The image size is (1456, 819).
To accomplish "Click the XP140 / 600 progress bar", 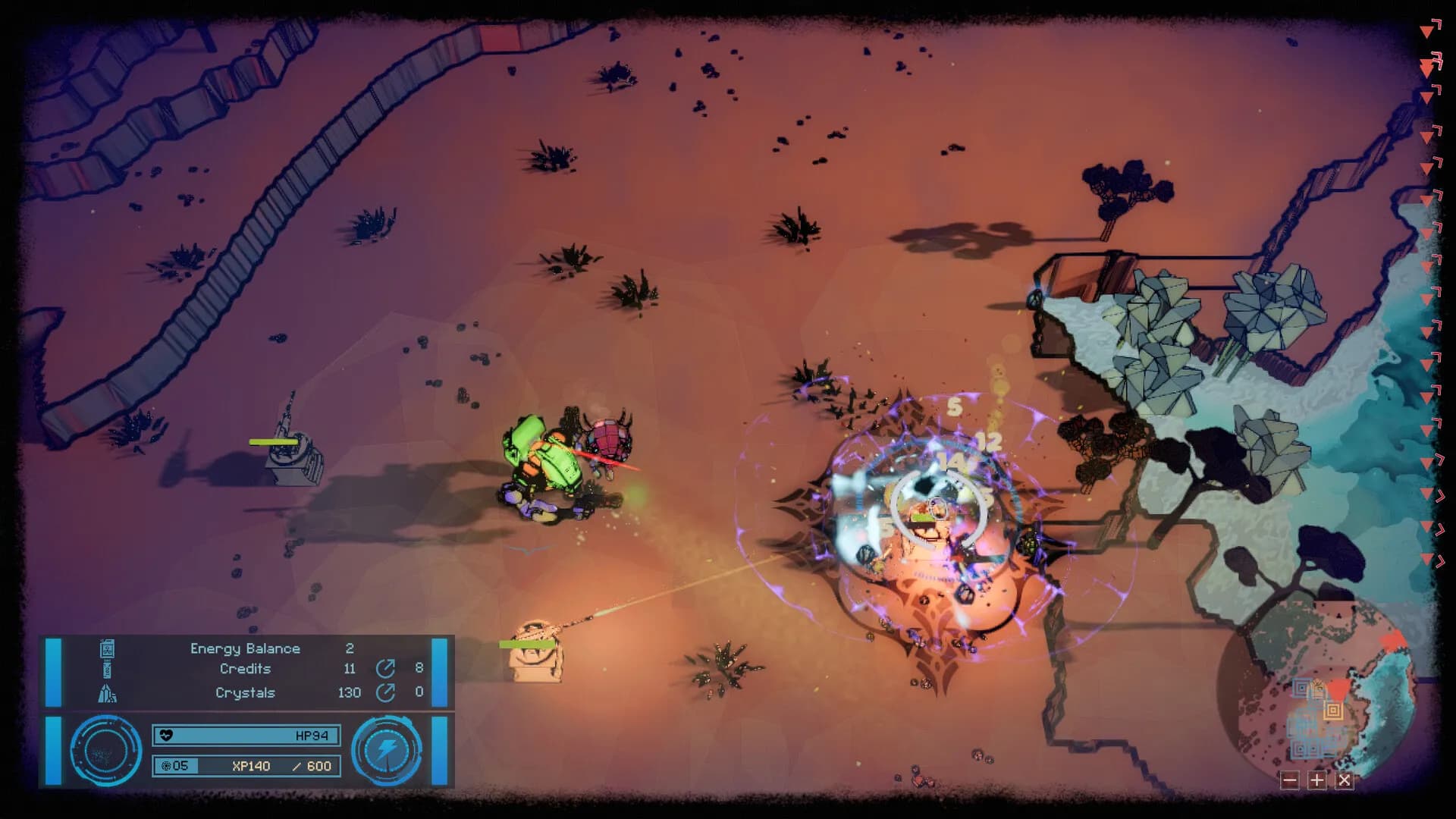I will point(248,766).
